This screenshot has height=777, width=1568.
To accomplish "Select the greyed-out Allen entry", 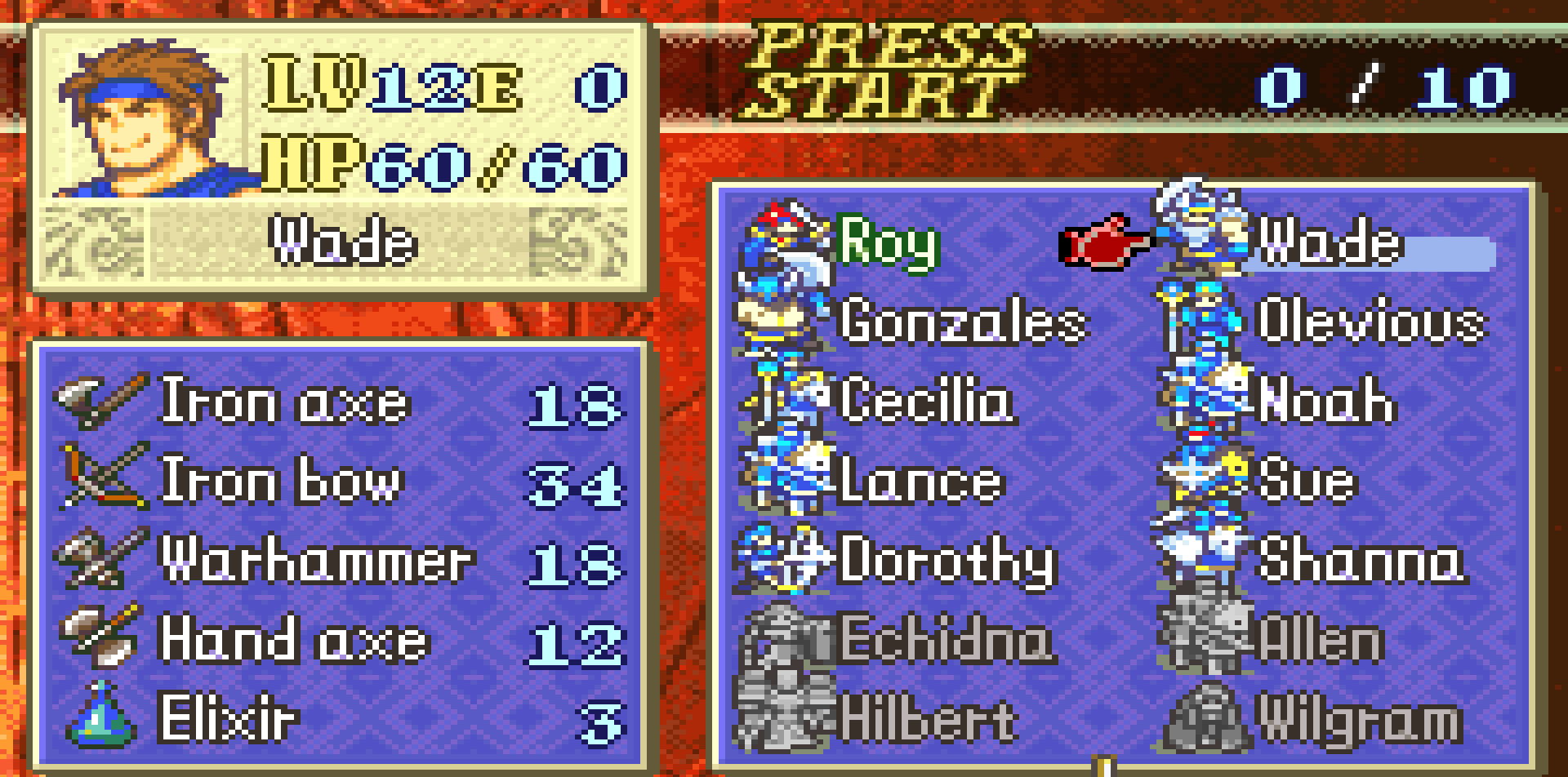I will click(1321, 640).
